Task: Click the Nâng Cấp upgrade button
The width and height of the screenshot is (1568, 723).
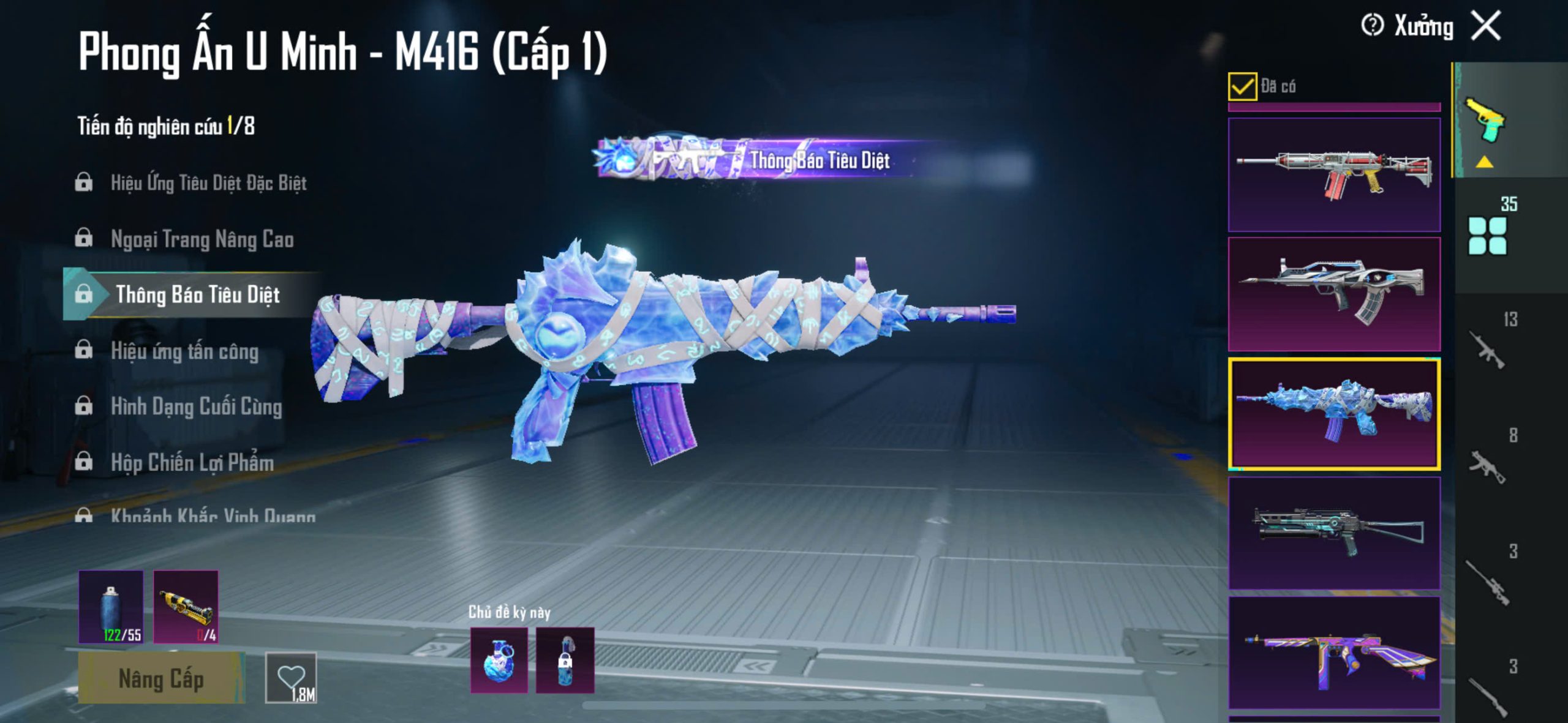Action: 161,679
